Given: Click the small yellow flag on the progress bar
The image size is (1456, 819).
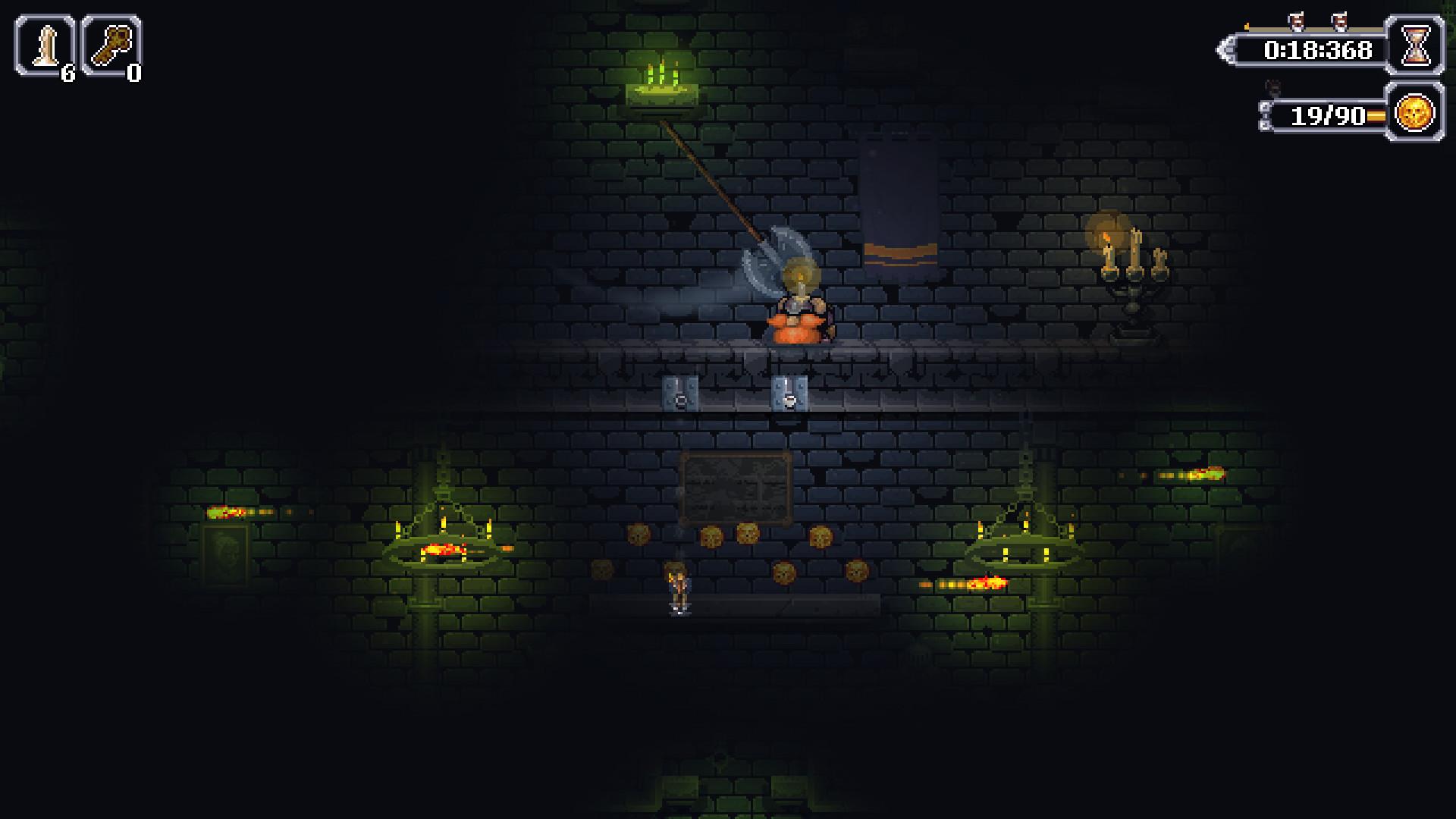Looking at the screenshot, I should click(1247, 26).
